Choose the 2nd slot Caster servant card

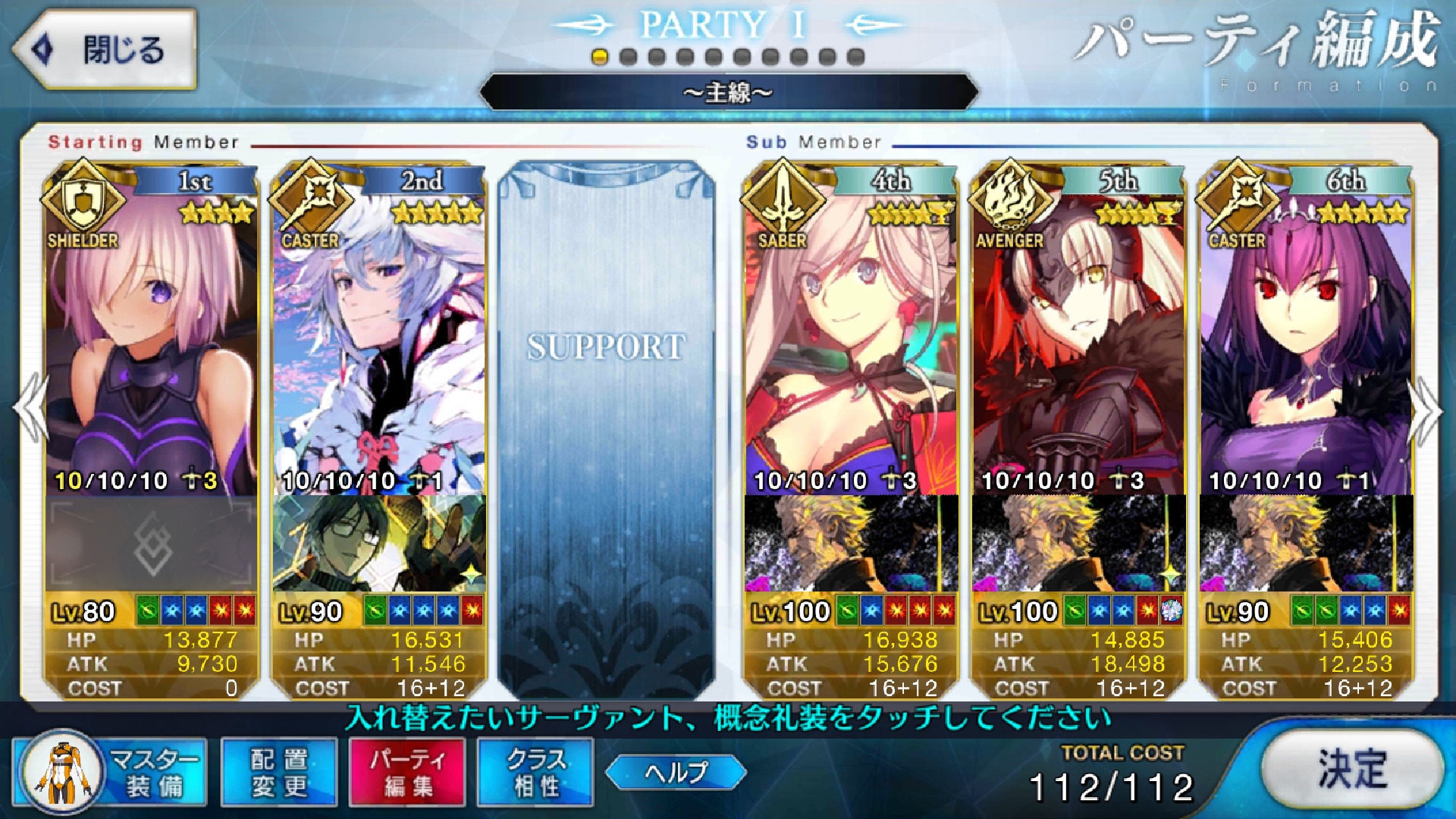click(x=379, y=341)
